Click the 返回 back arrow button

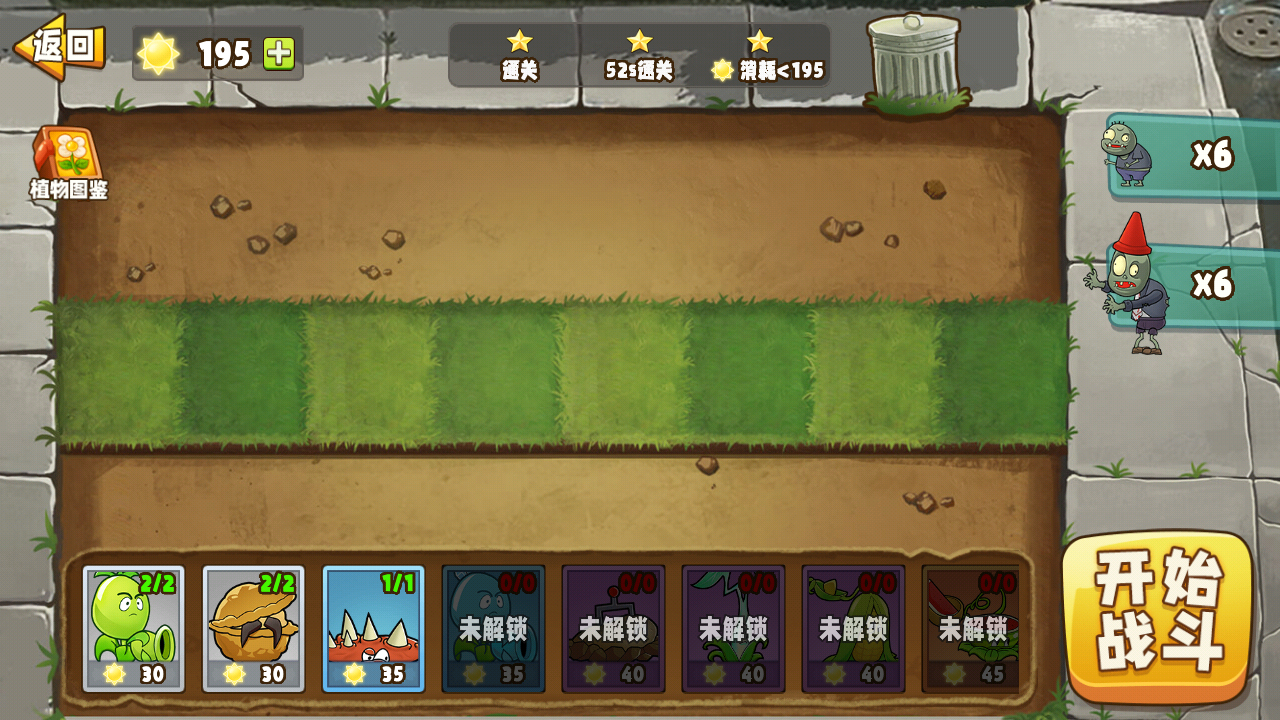(x=60, y=46)
